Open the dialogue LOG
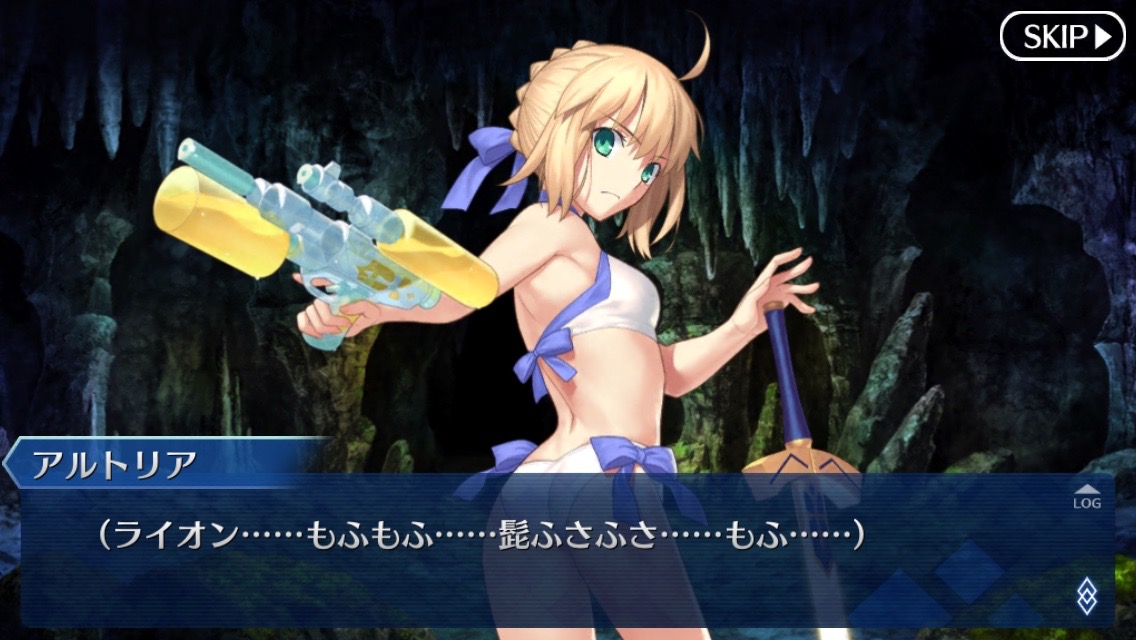 (1086, 497)
